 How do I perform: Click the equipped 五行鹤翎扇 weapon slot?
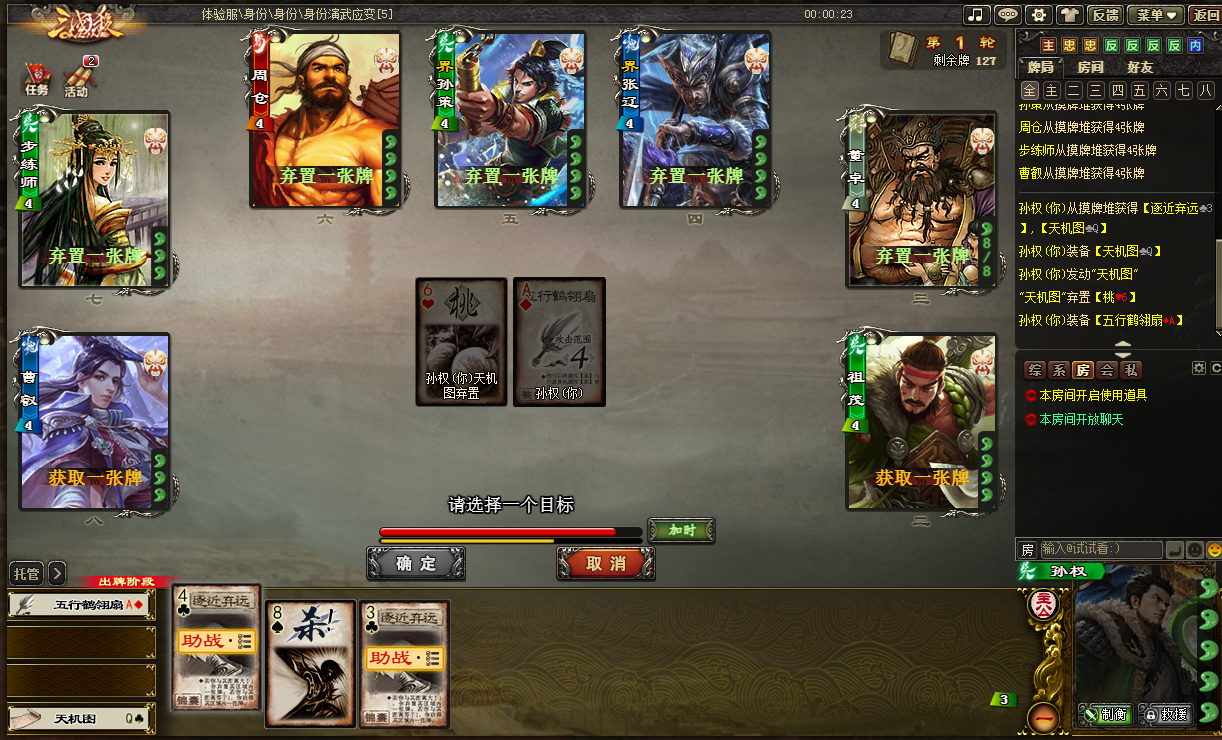point(81,604)
